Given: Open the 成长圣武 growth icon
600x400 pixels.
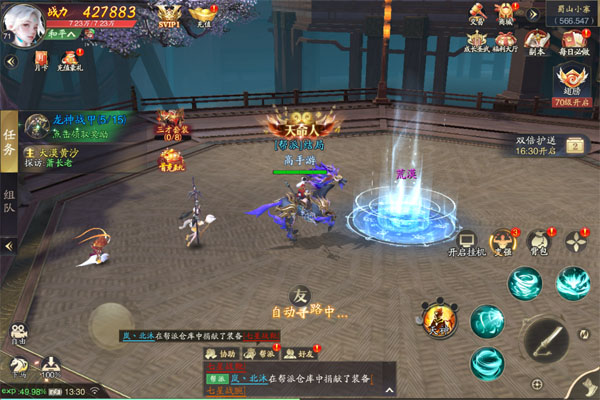Looking at the screenshot, I should tap(478, 41).
